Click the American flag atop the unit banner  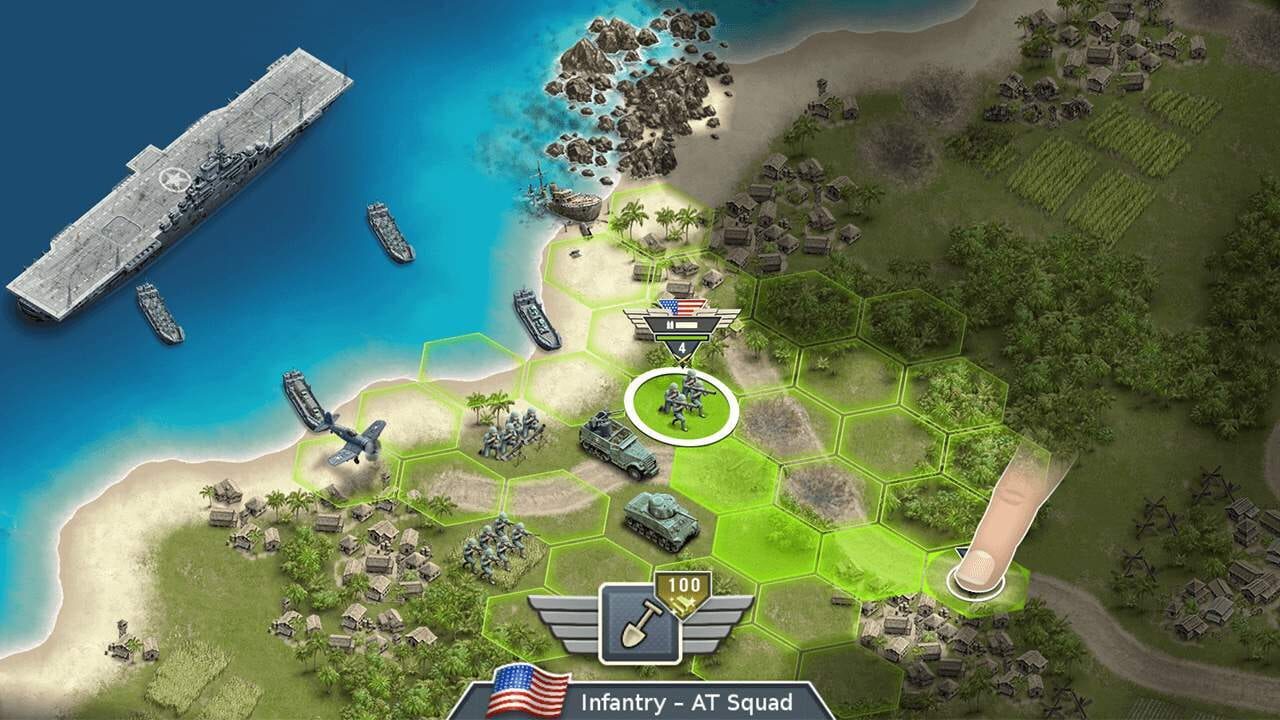682,306
